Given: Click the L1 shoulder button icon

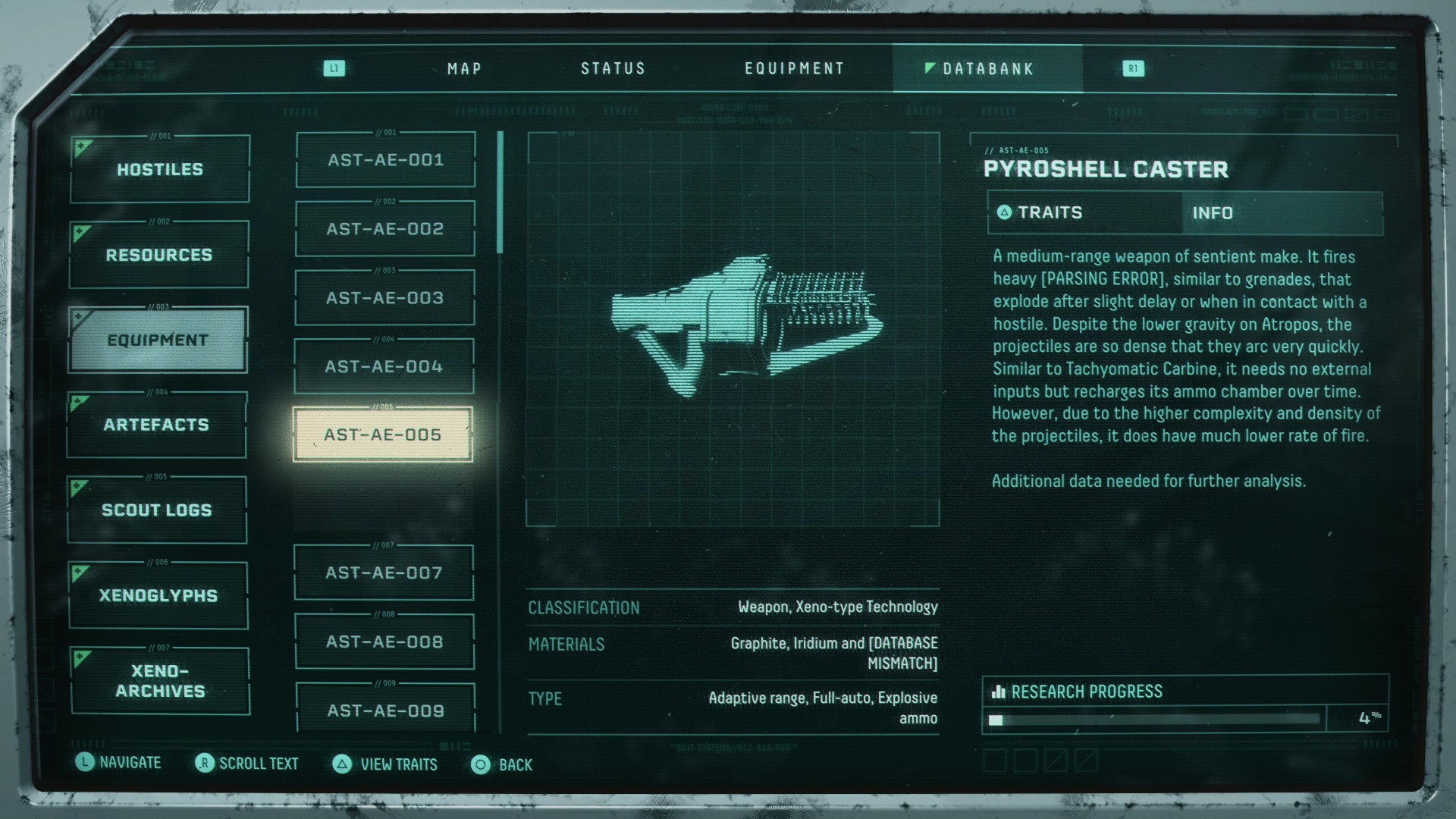Looking at the screenshot, I should (334, 68).
